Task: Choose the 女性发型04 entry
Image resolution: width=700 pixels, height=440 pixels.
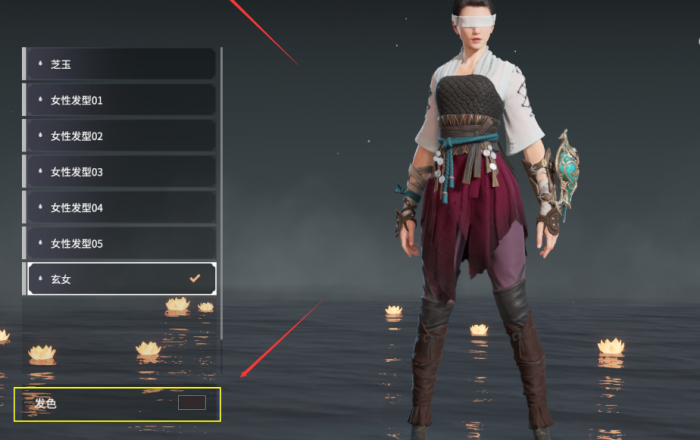Action: (x=119, y=208)
